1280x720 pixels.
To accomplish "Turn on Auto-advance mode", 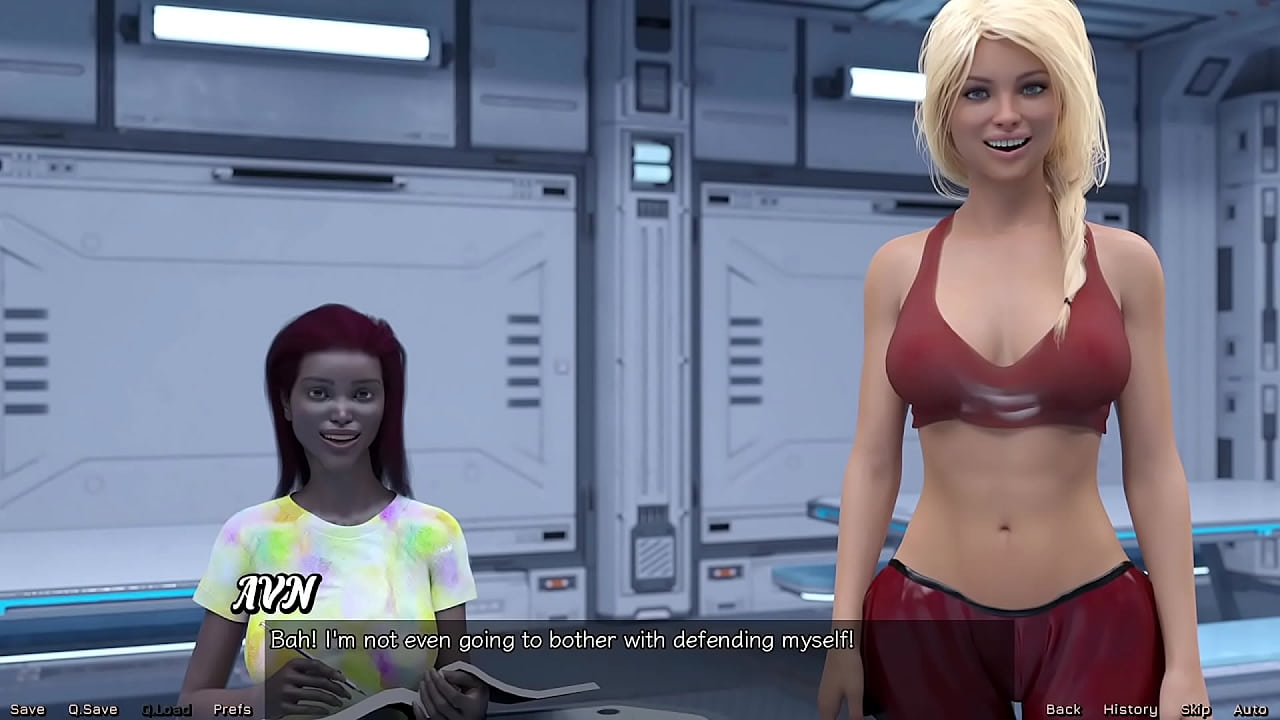I will [x=1248, y=708].
